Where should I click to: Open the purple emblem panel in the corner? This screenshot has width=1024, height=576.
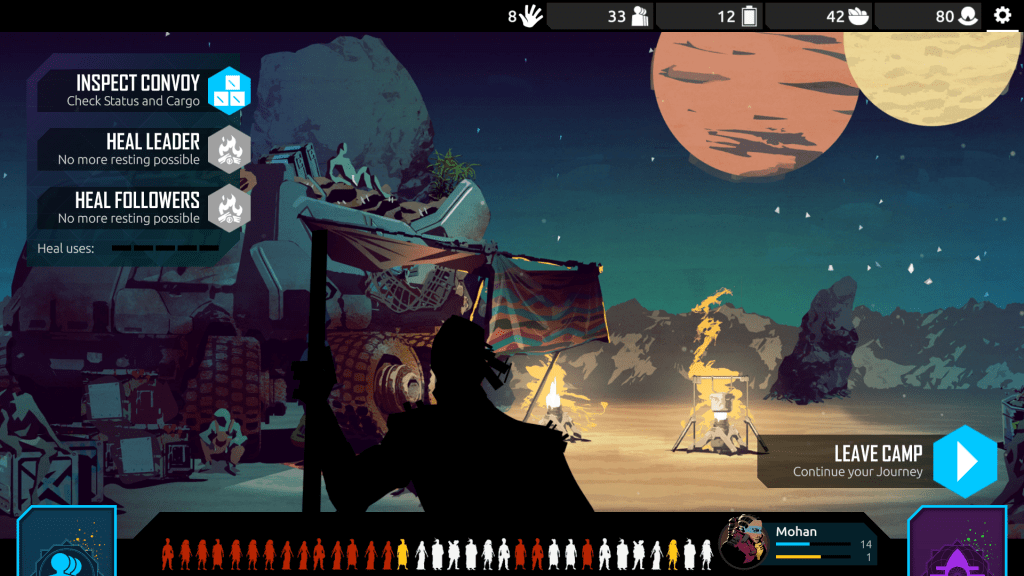957,548
